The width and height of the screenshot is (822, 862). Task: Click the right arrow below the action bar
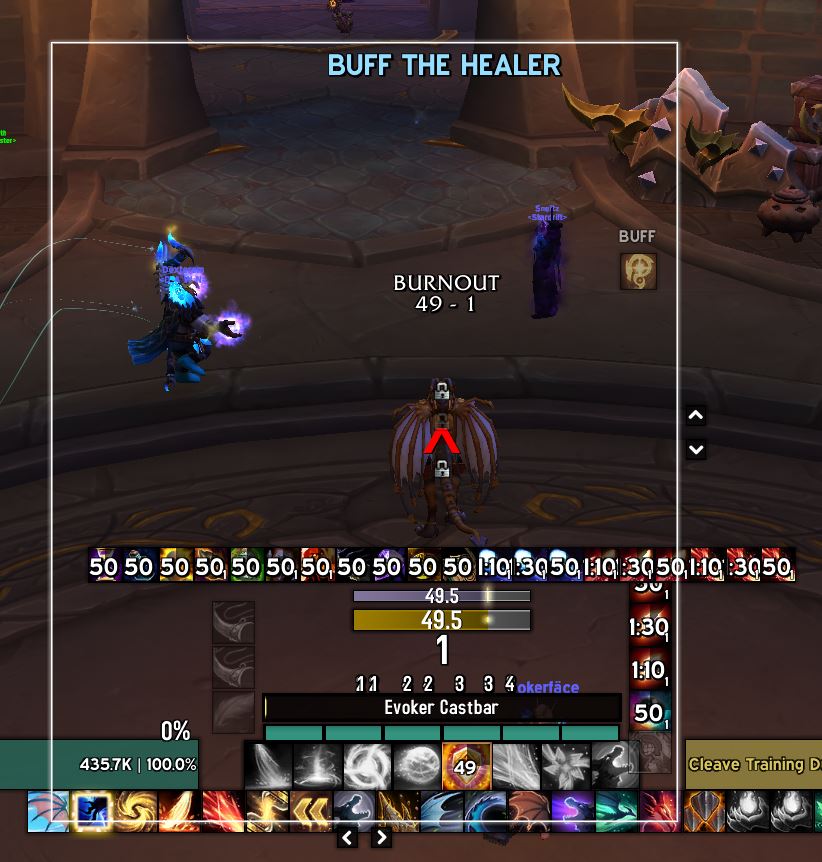381,837
